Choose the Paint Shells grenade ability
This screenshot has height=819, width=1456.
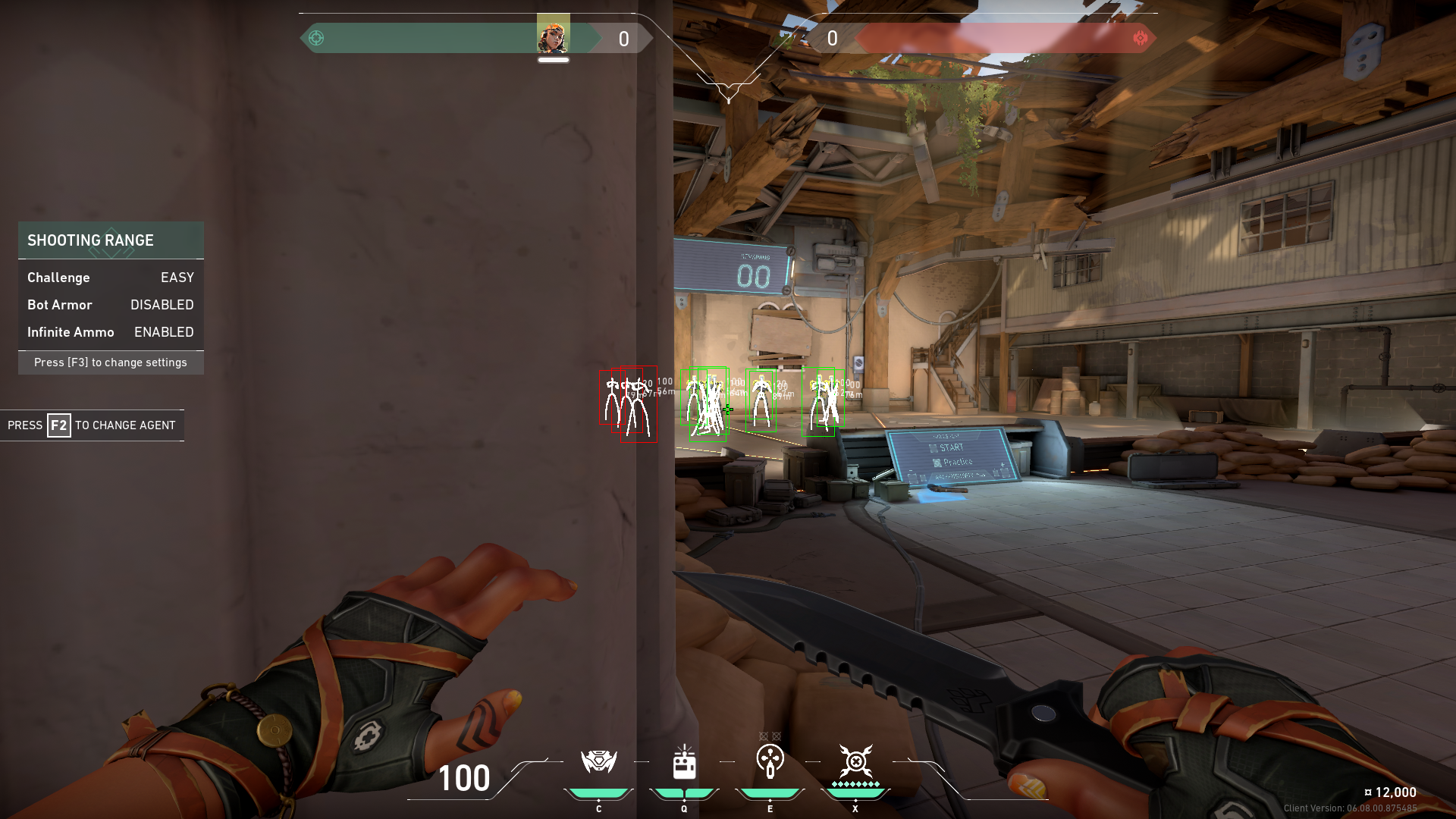(x=770, y=761)
